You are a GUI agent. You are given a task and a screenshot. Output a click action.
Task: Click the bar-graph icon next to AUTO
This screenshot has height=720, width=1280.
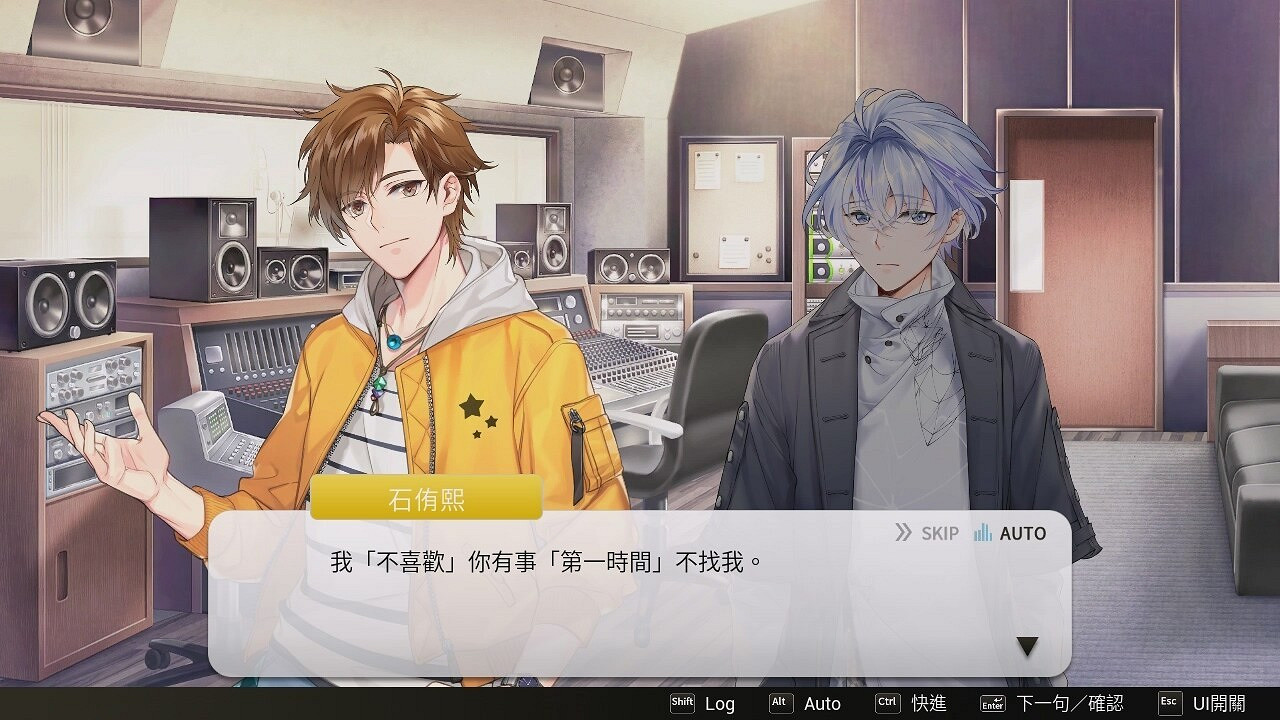[981, 533]
